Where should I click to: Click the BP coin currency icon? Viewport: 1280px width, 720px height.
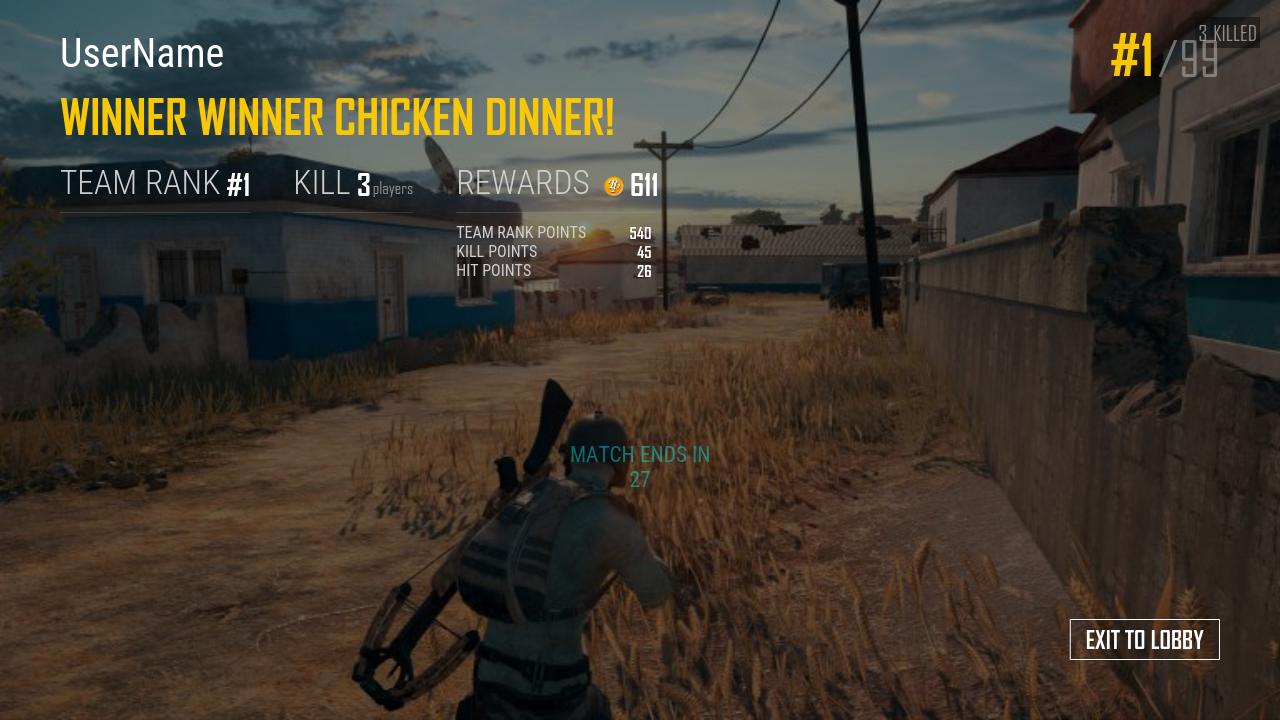613,185
